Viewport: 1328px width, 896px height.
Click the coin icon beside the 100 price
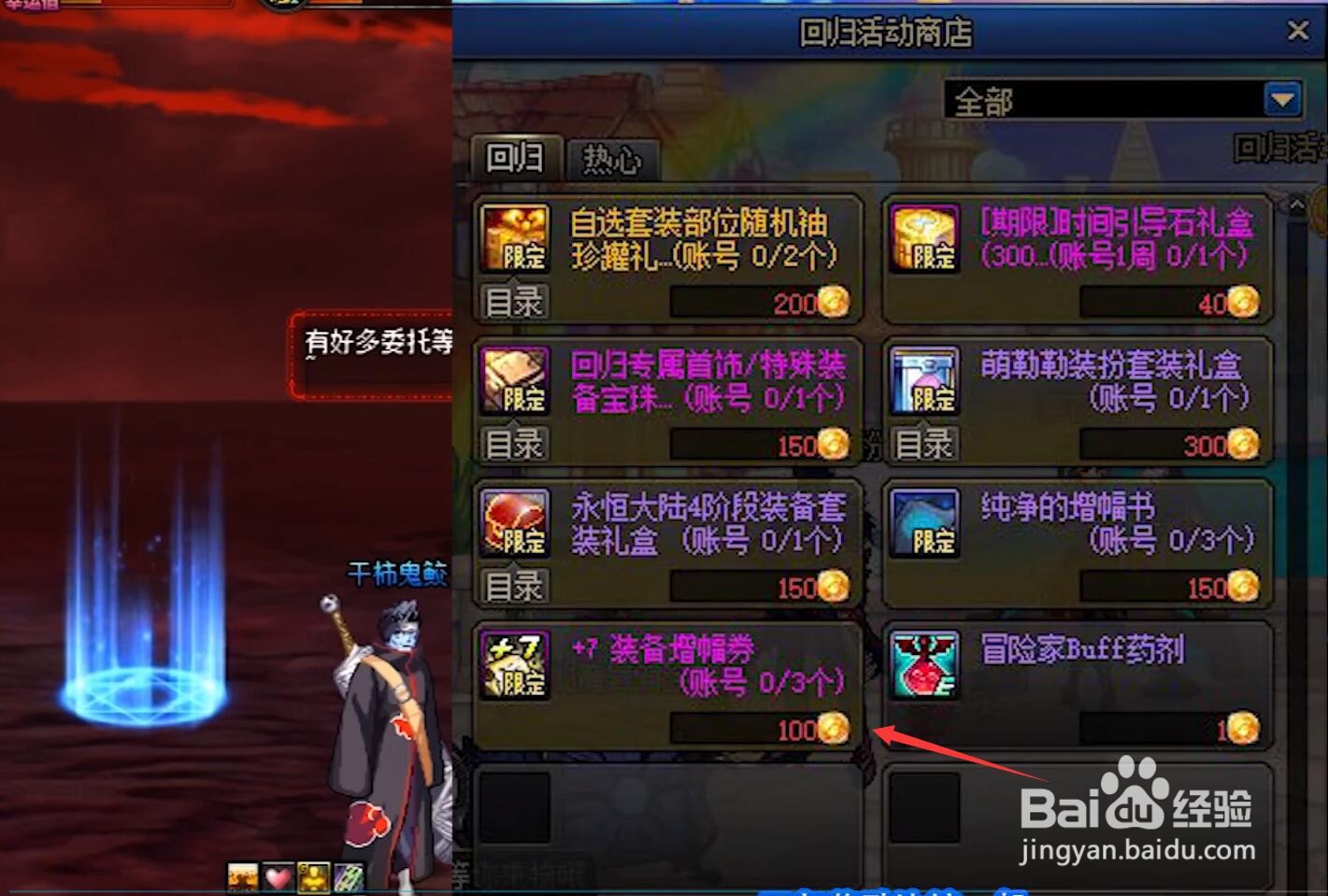tap(833, 730)
